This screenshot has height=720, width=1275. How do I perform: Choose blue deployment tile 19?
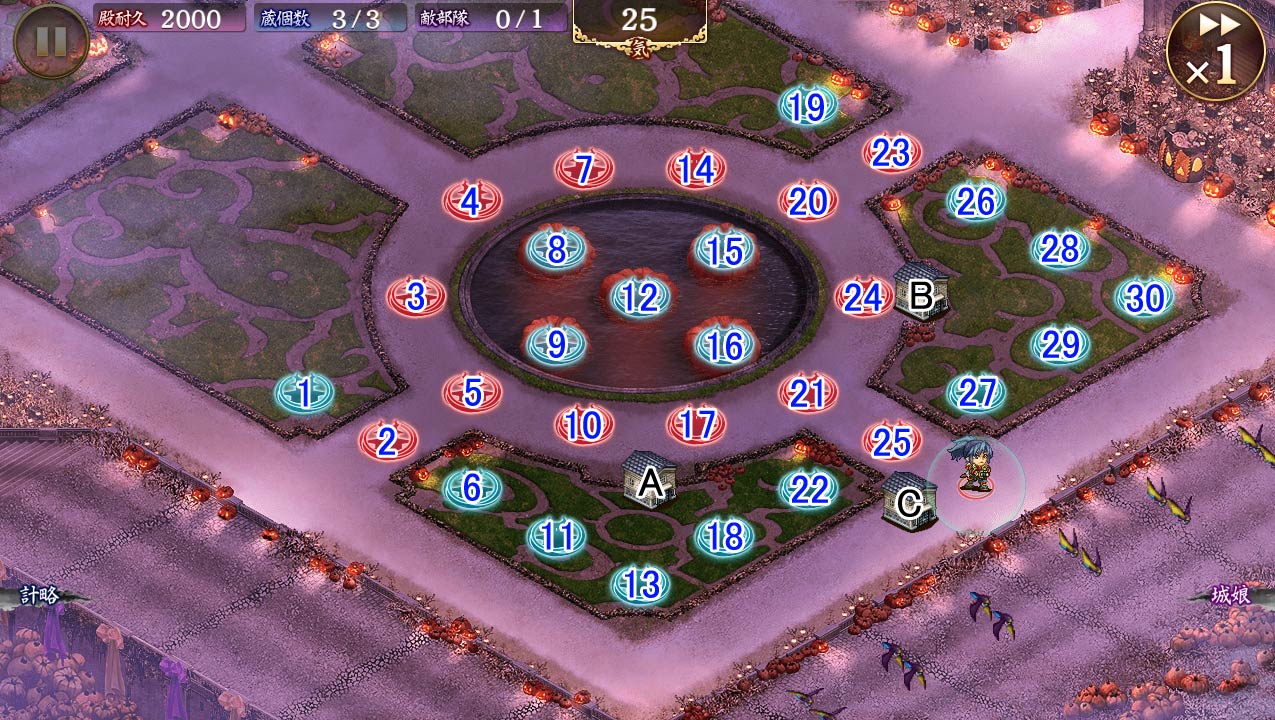coord(807,107)
